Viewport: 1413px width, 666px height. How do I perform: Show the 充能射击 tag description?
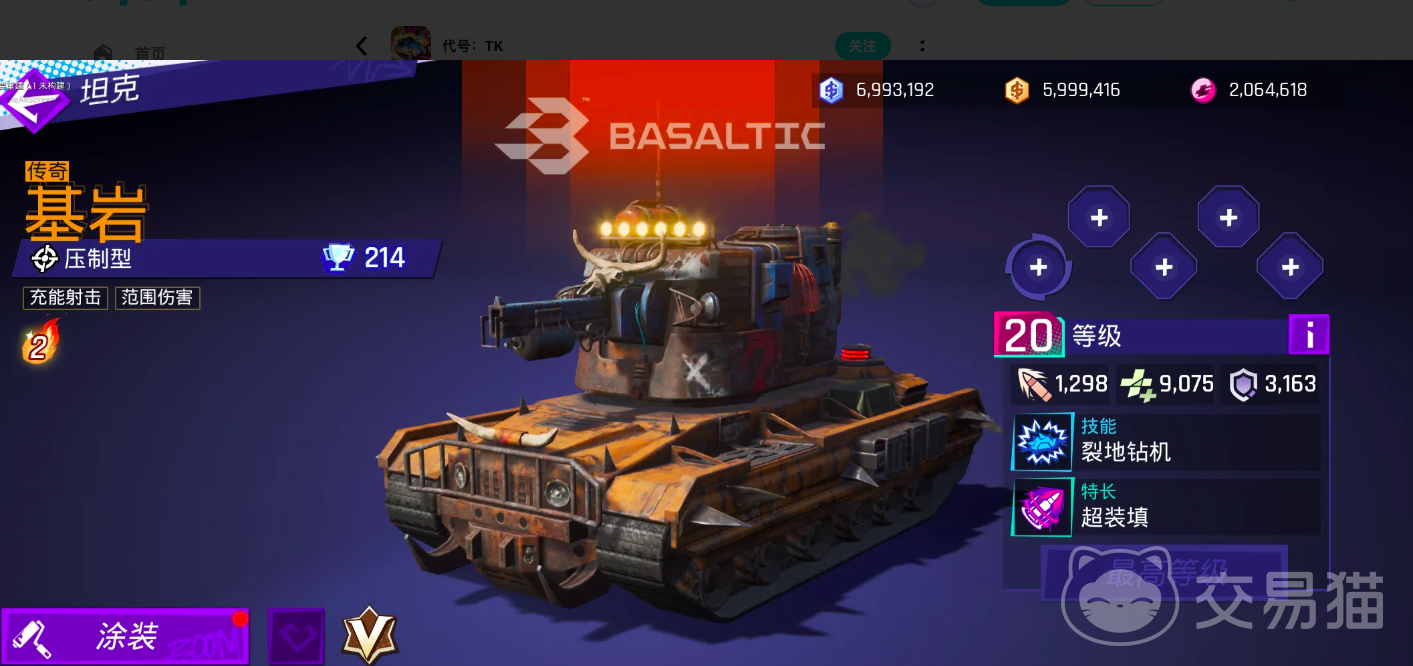click(65, 298)
